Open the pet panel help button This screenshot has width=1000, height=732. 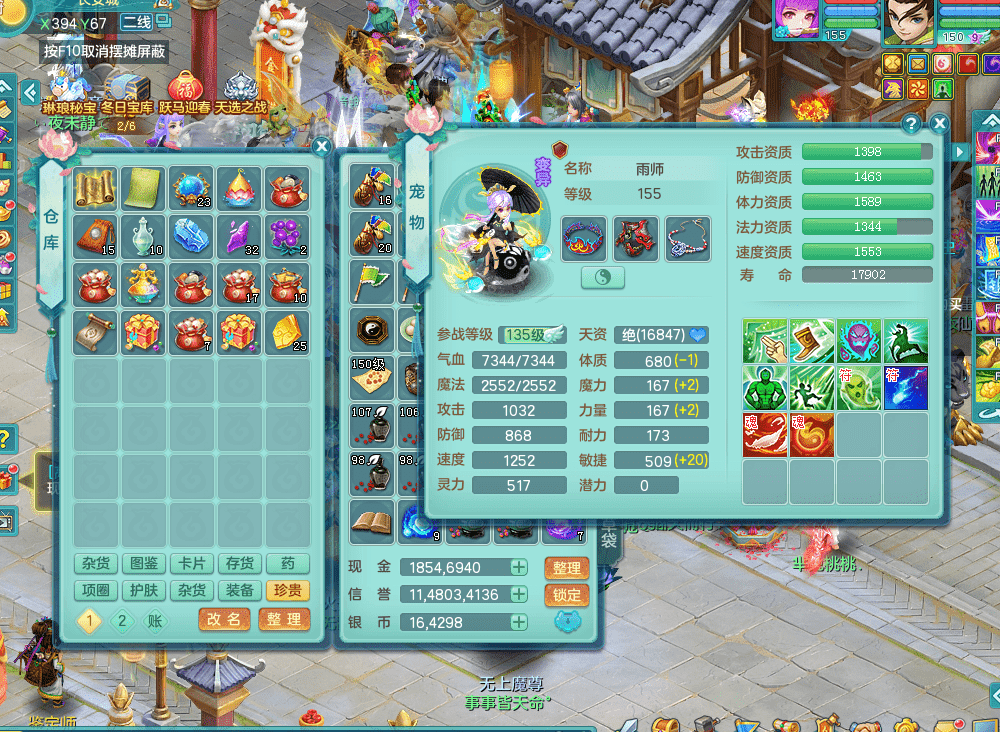point(911,124)
